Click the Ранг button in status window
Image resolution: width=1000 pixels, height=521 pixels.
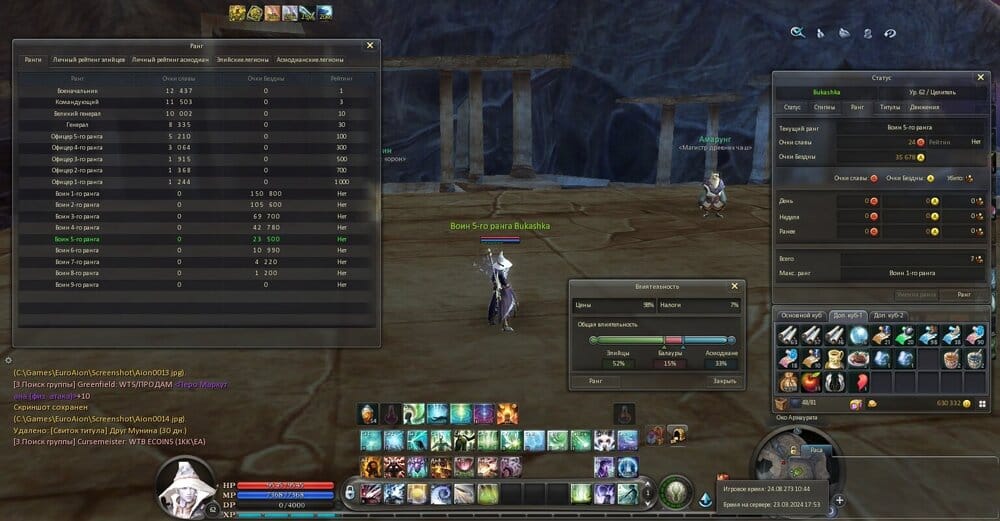click(963, 295)
